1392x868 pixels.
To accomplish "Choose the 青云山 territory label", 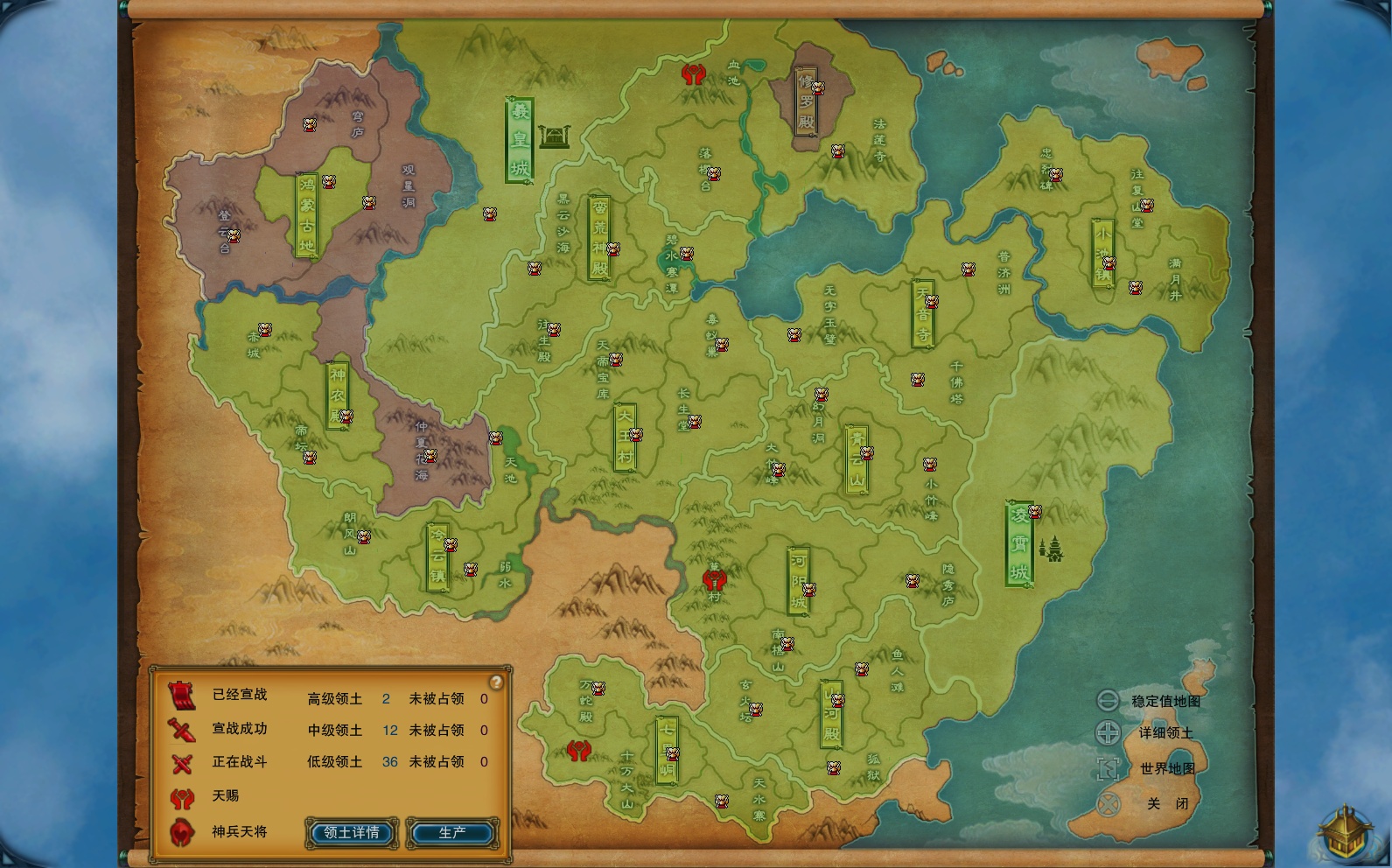I will click(x=856, y=458).
